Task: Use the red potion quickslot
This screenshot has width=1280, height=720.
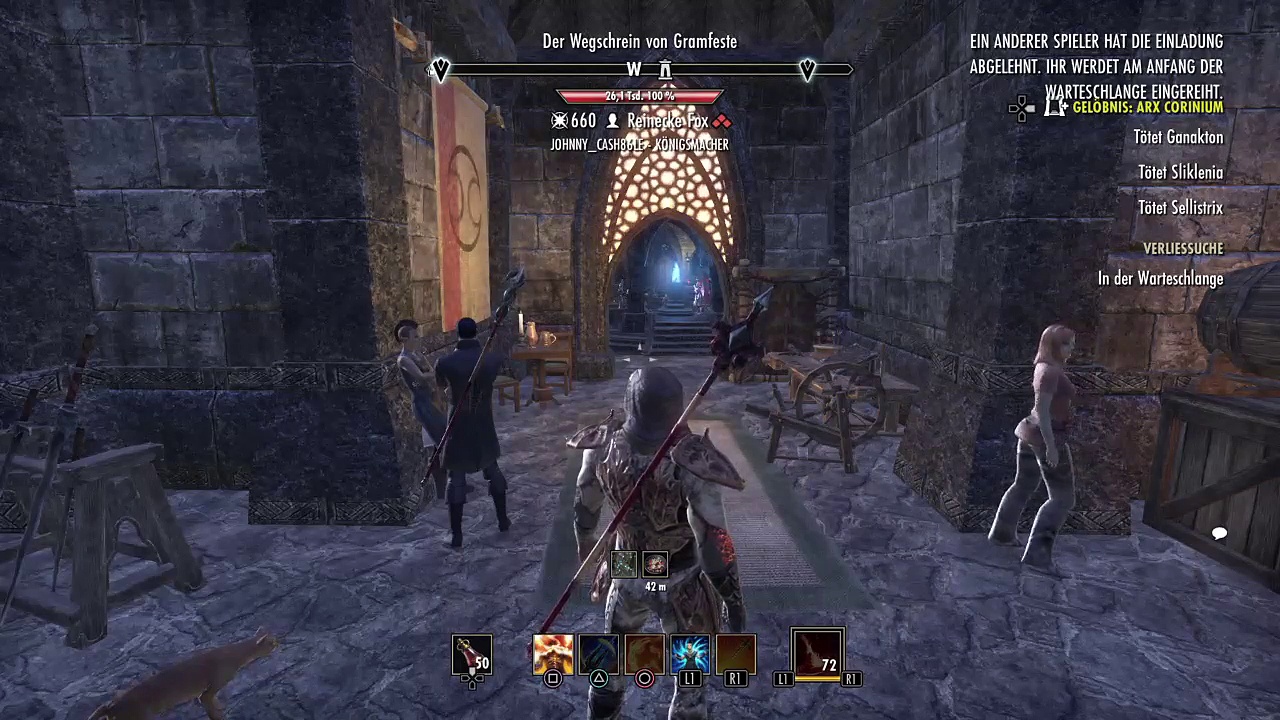Action: [x=471, y=654]
